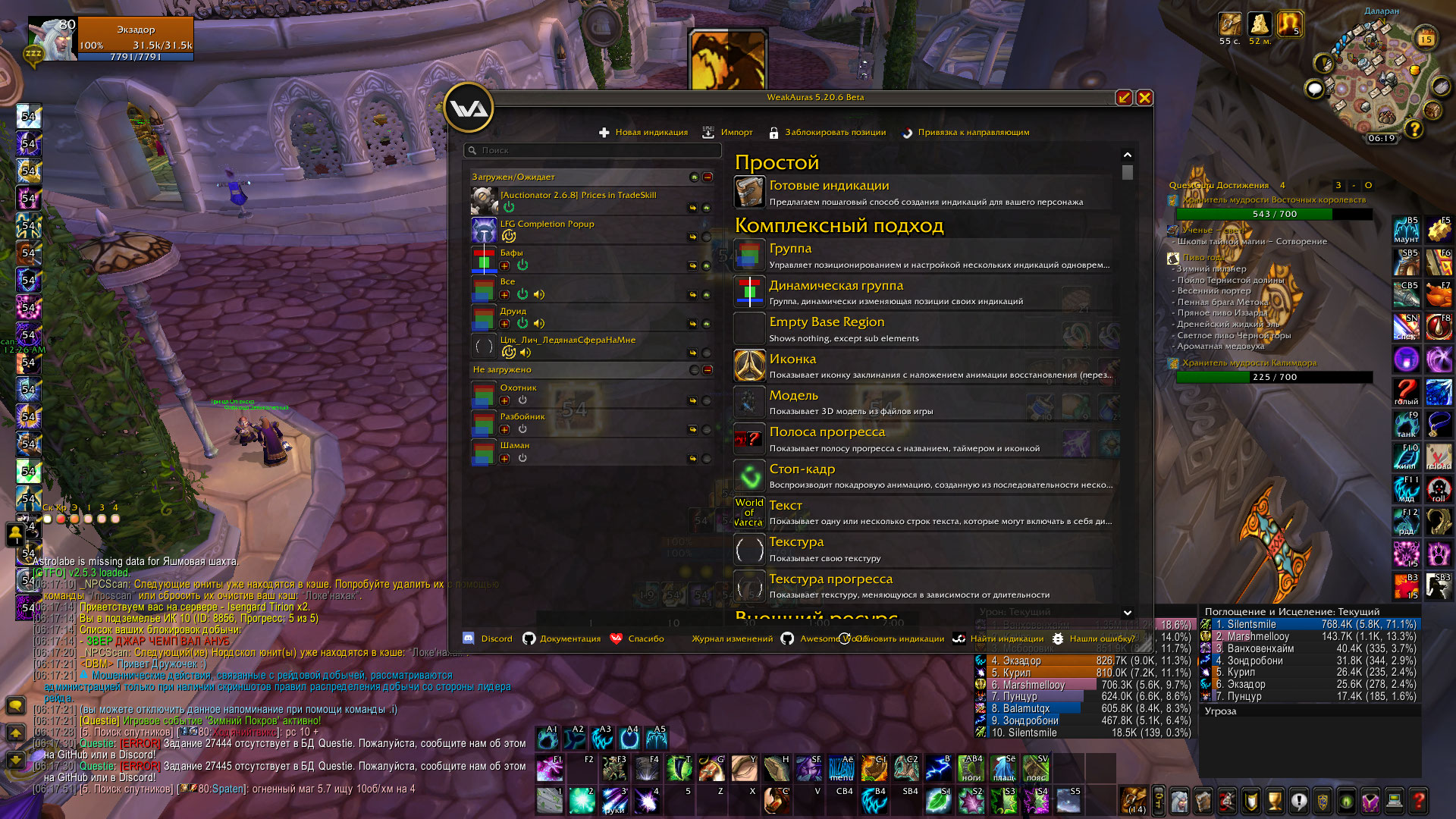
Task: Click the Поиск search field
Action: coord(591,150)
